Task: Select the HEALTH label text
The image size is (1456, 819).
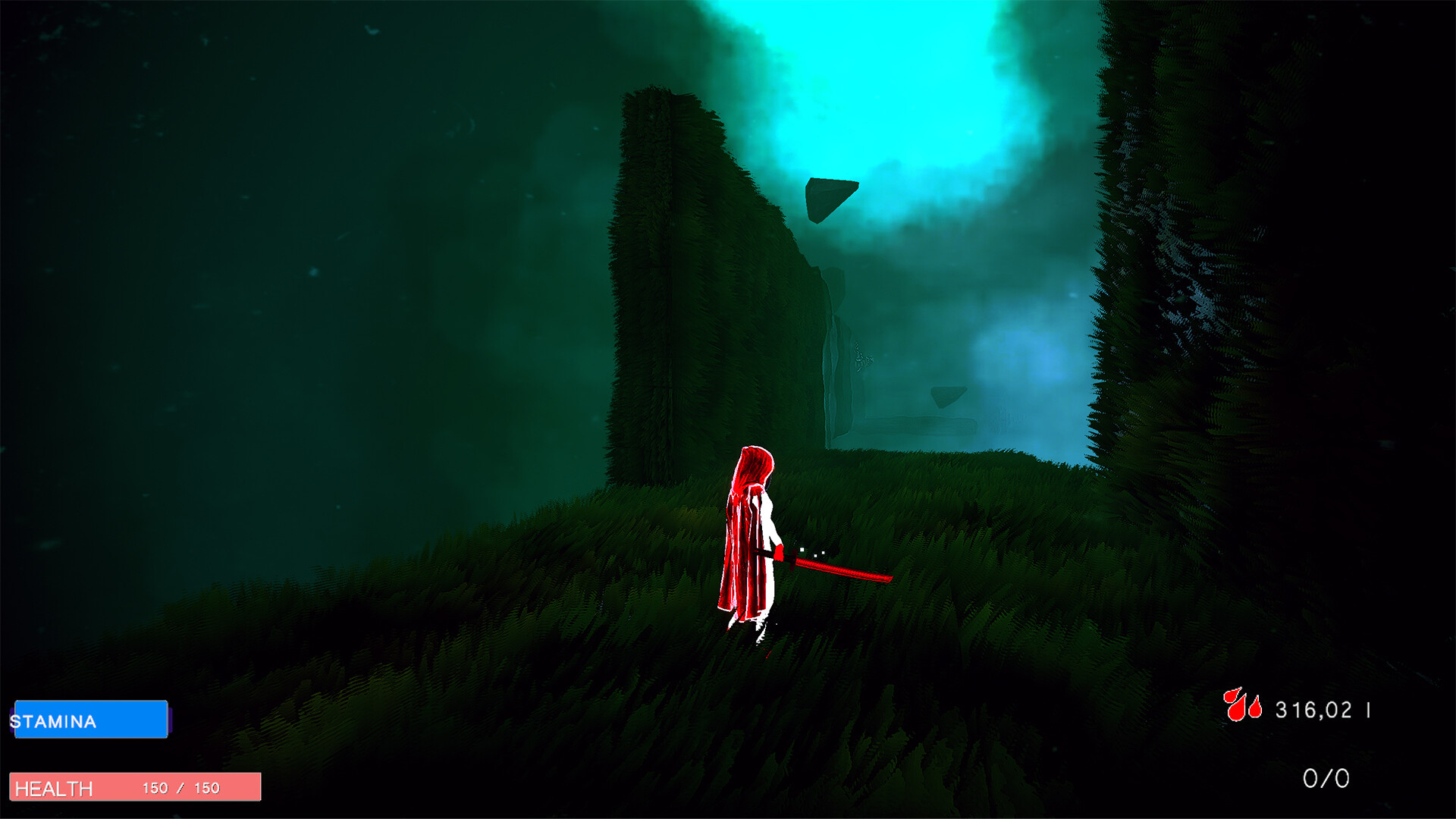Action: (x=53, y=789)
